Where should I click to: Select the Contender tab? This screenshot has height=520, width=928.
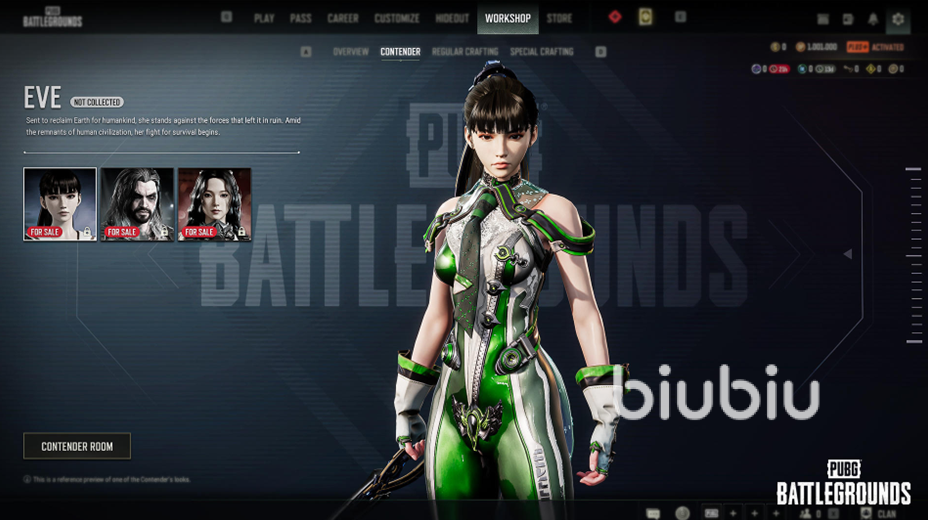tap(400, 51)
